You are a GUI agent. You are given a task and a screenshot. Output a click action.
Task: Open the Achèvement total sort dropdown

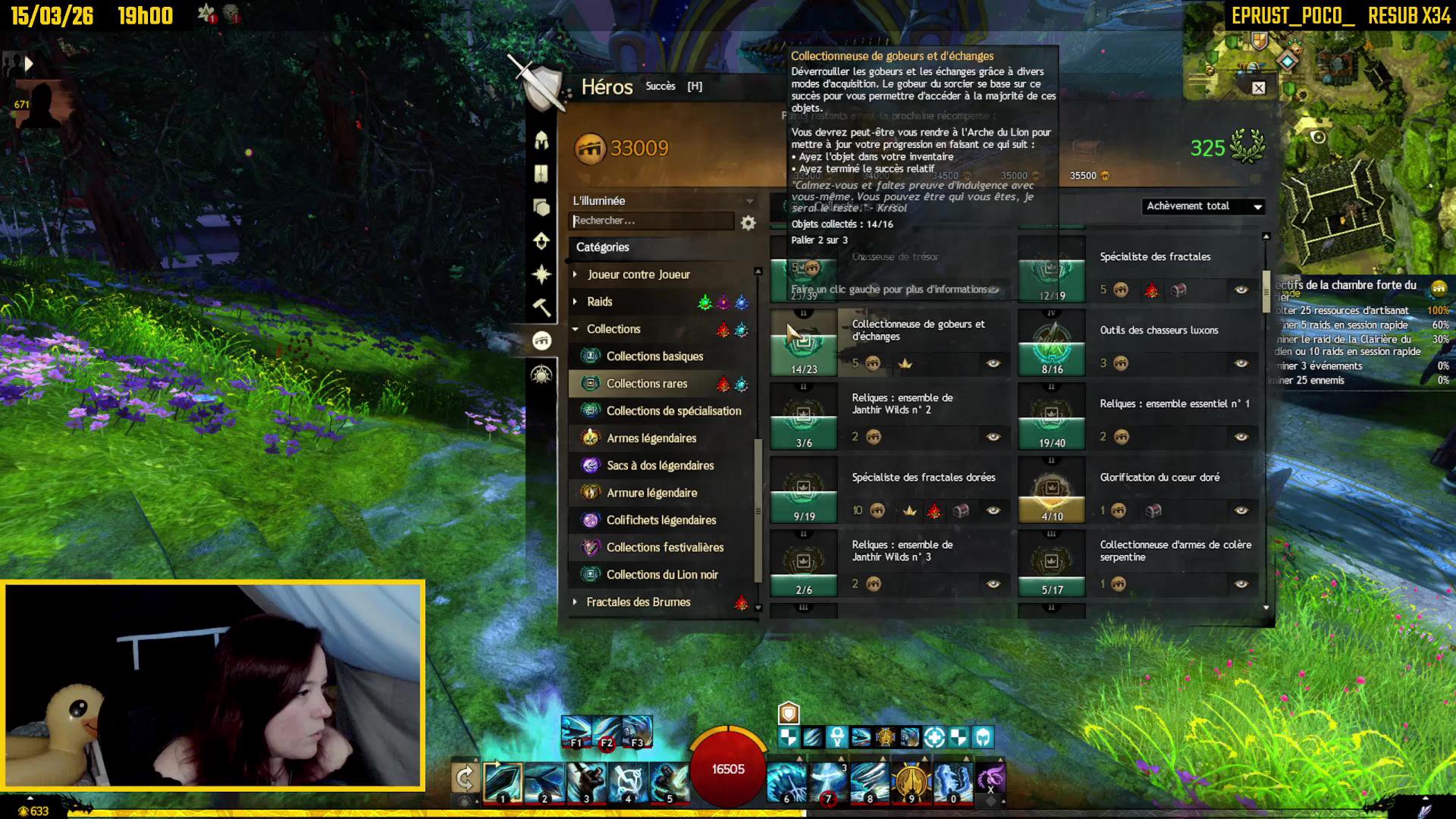point(1203,206)
